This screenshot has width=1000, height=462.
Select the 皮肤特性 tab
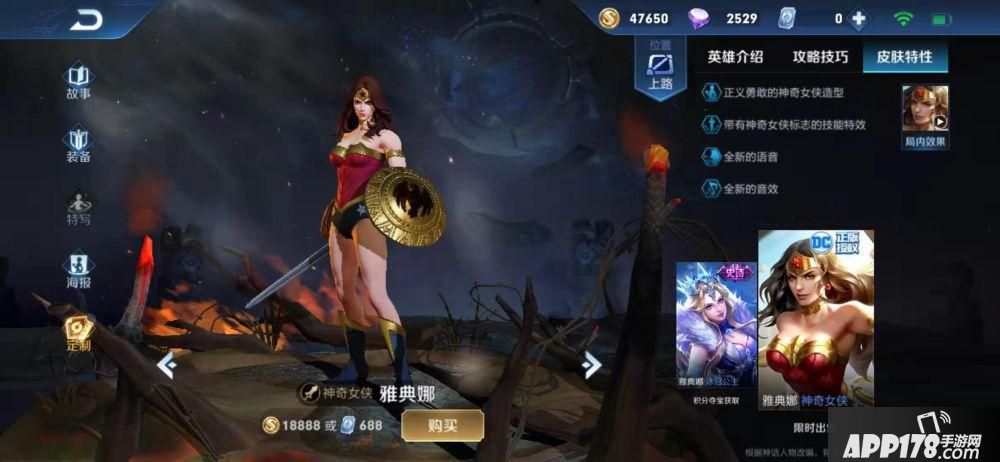[904, 57]
